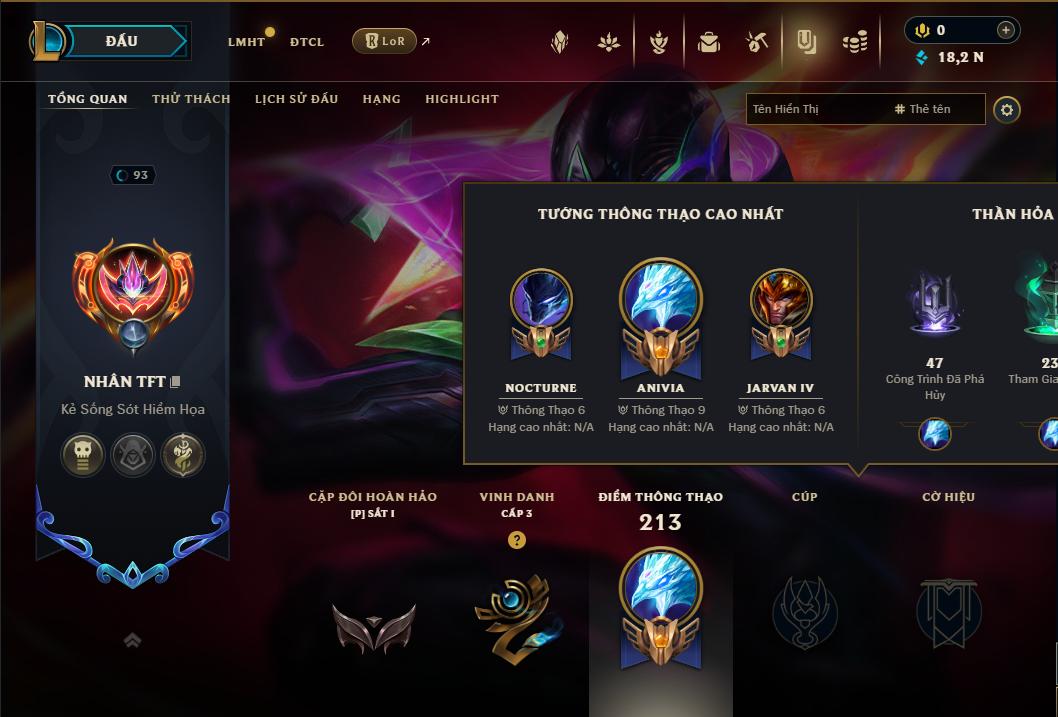Open the hammer crafting loot icon
The height and width of the screenshot is (717, 1058).
point(757,42)
